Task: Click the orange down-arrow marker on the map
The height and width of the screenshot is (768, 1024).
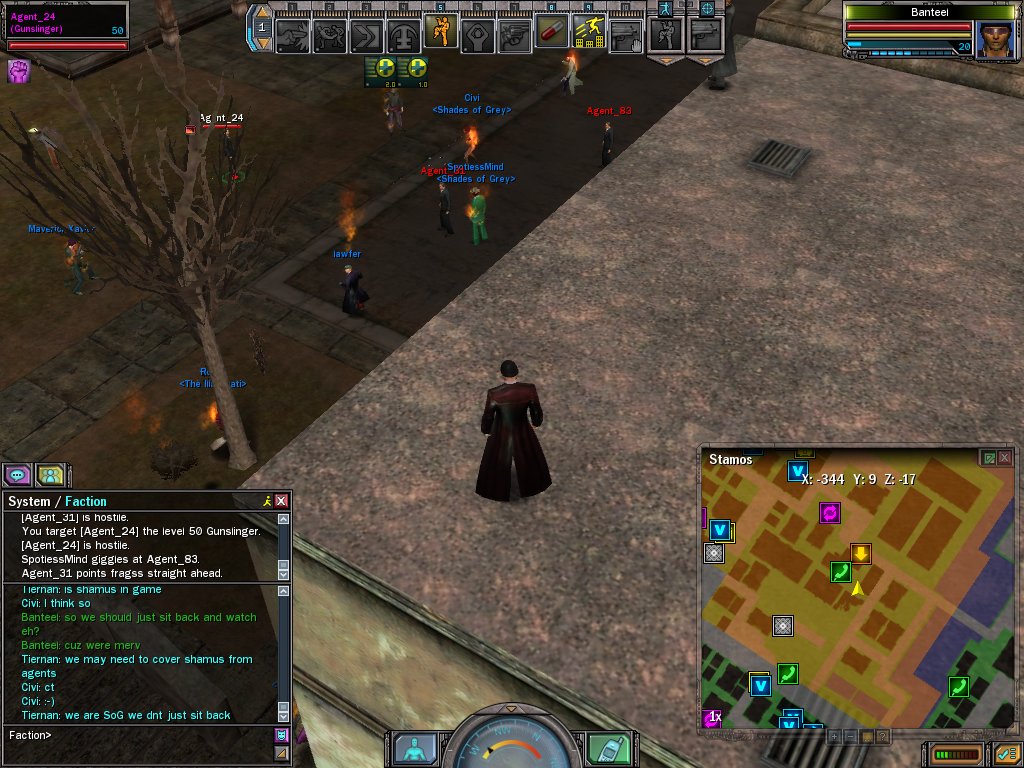Action: click(x=861, y=554)
